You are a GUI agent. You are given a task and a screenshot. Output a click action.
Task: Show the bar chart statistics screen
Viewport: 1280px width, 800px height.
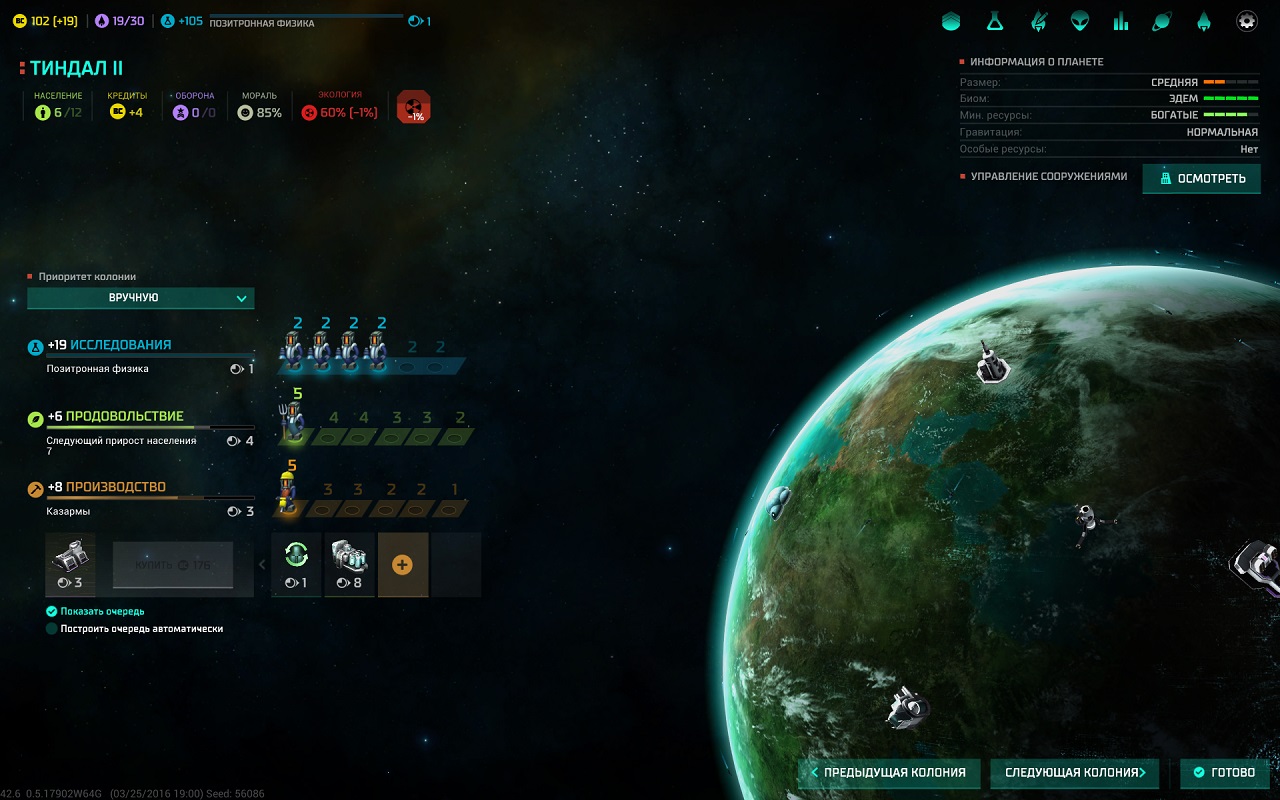[x=1121, y=21]
